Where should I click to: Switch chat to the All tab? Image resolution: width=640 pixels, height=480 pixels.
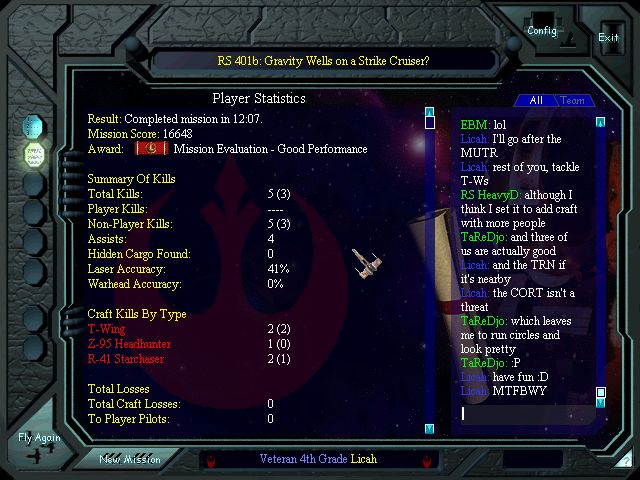[x=536, y=100]
